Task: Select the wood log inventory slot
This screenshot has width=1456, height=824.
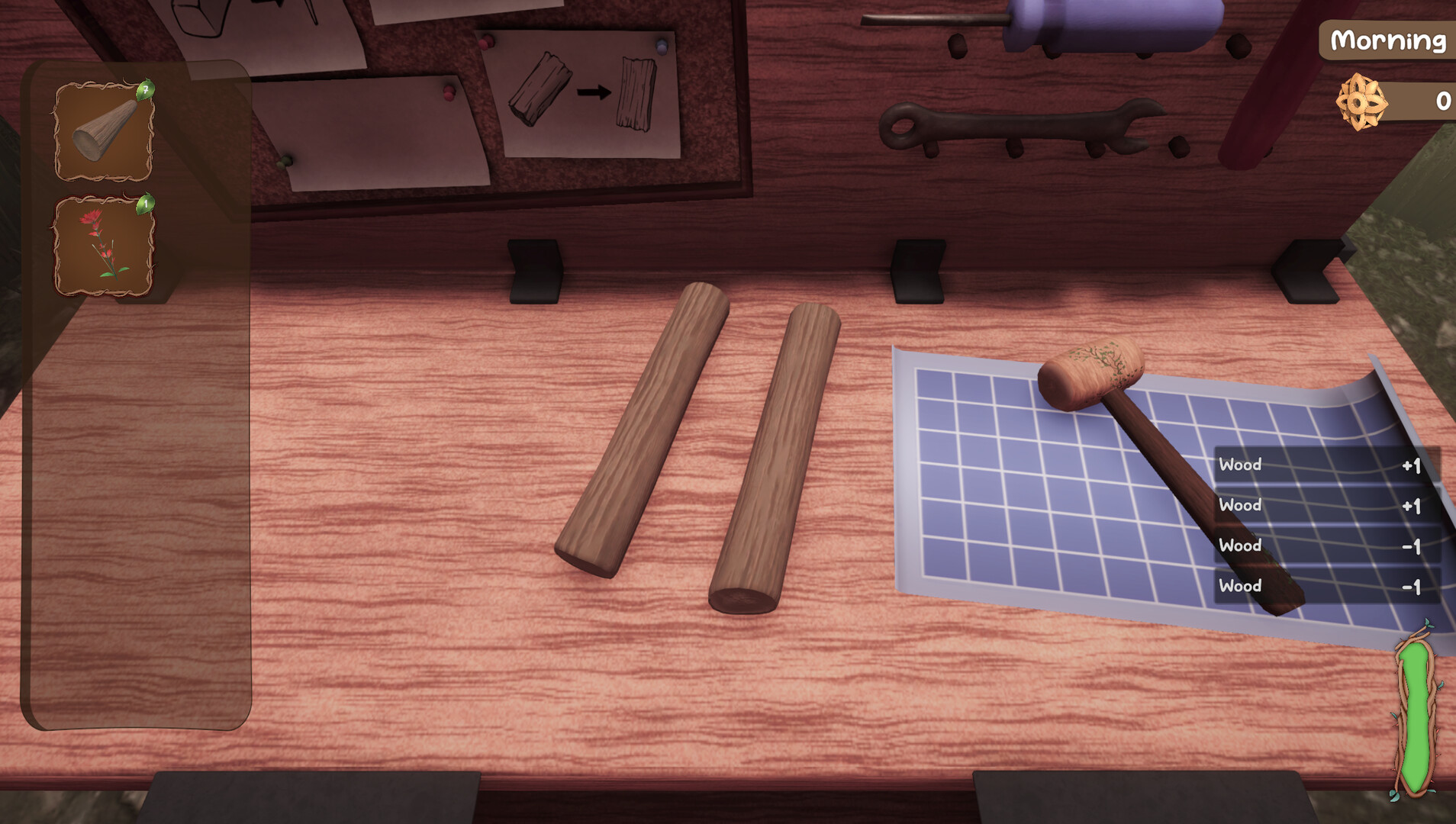Action: 105,131
